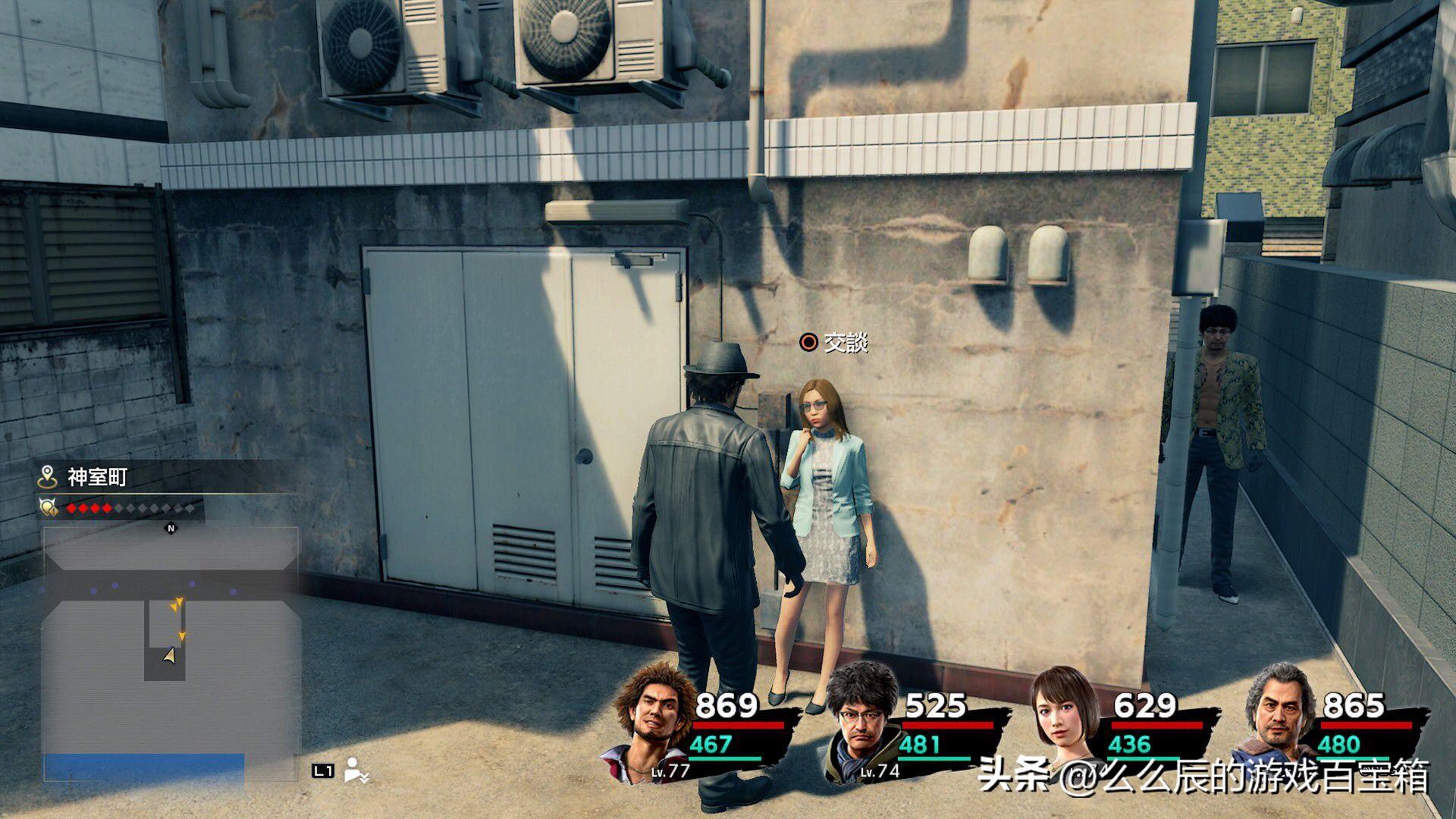Click the map pin icon beside 神室町
The width and height of the screenshot is (1456, 819).
pyautogui.click(x=49, y=477)
